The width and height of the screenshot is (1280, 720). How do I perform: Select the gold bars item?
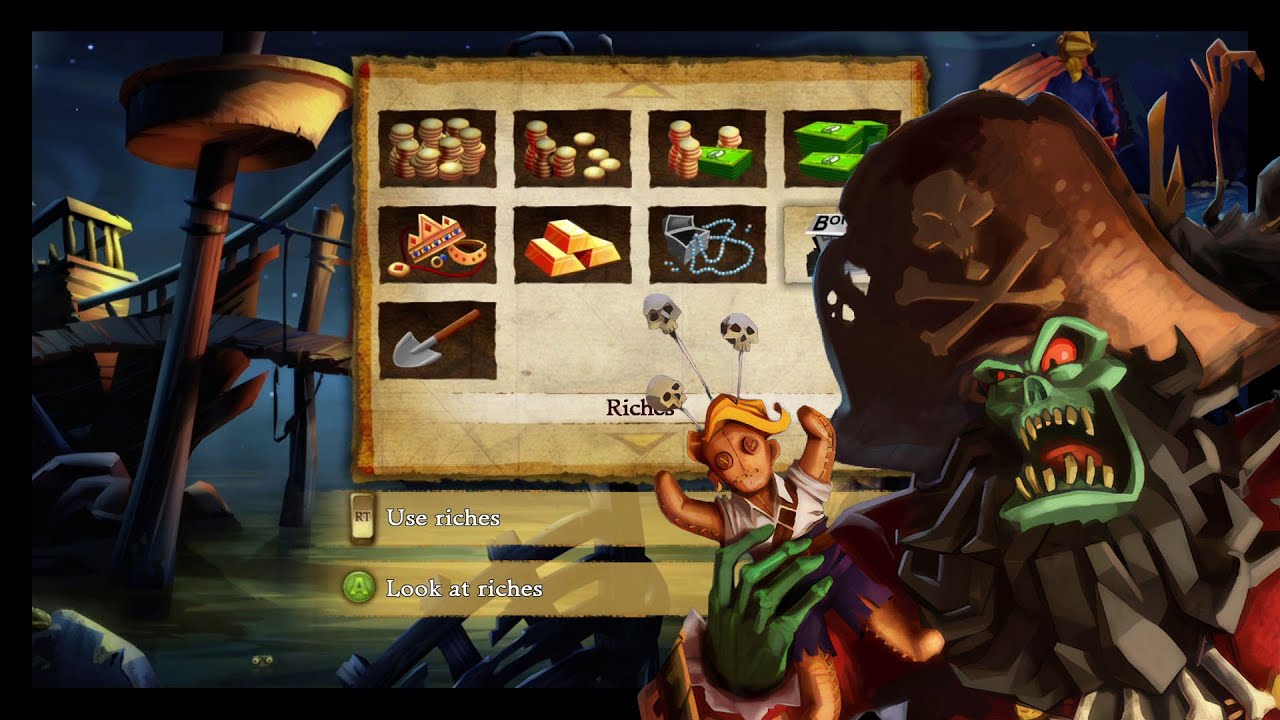coord(572,245)
